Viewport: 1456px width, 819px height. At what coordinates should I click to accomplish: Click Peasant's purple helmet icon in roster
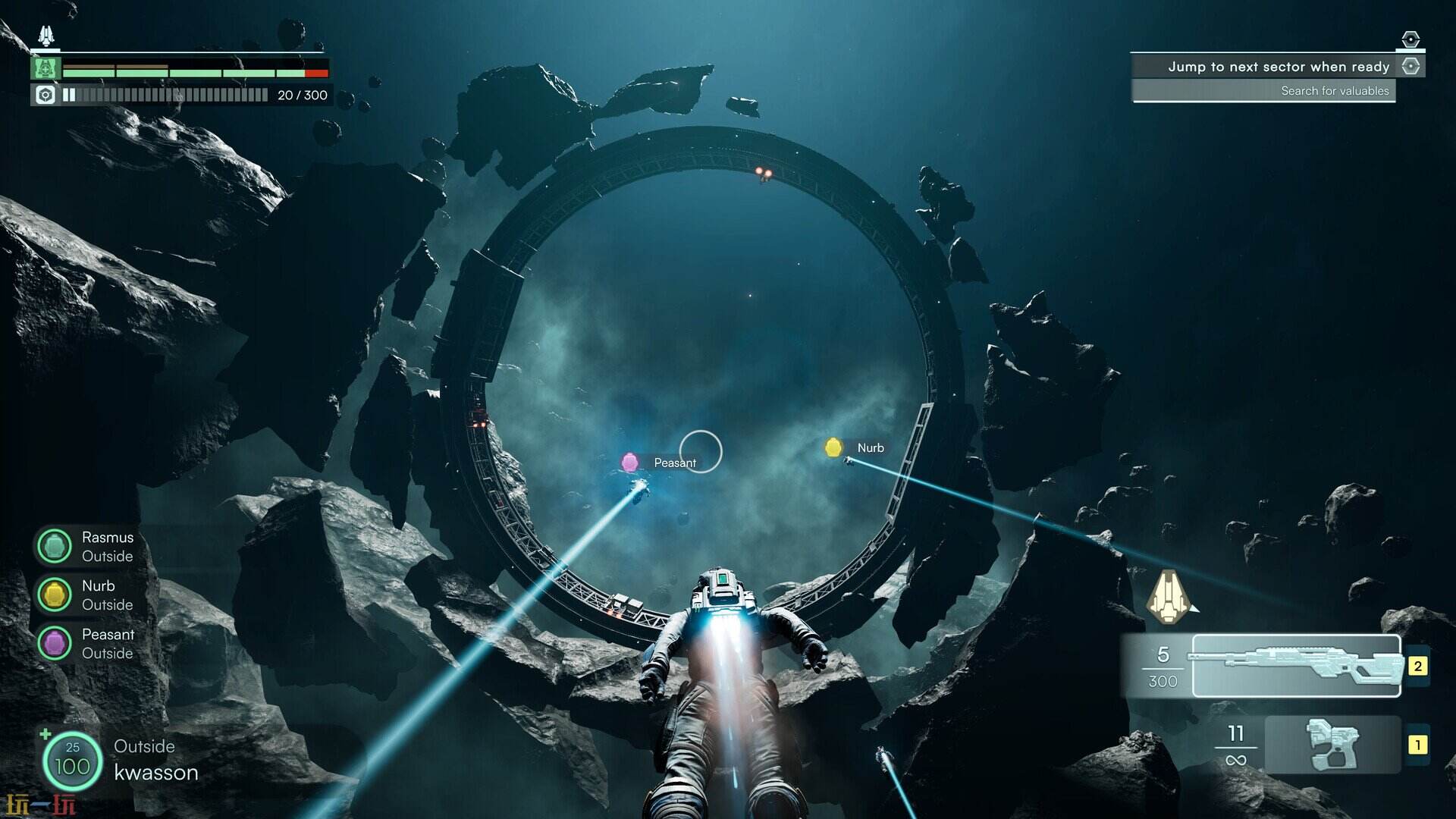55,643
